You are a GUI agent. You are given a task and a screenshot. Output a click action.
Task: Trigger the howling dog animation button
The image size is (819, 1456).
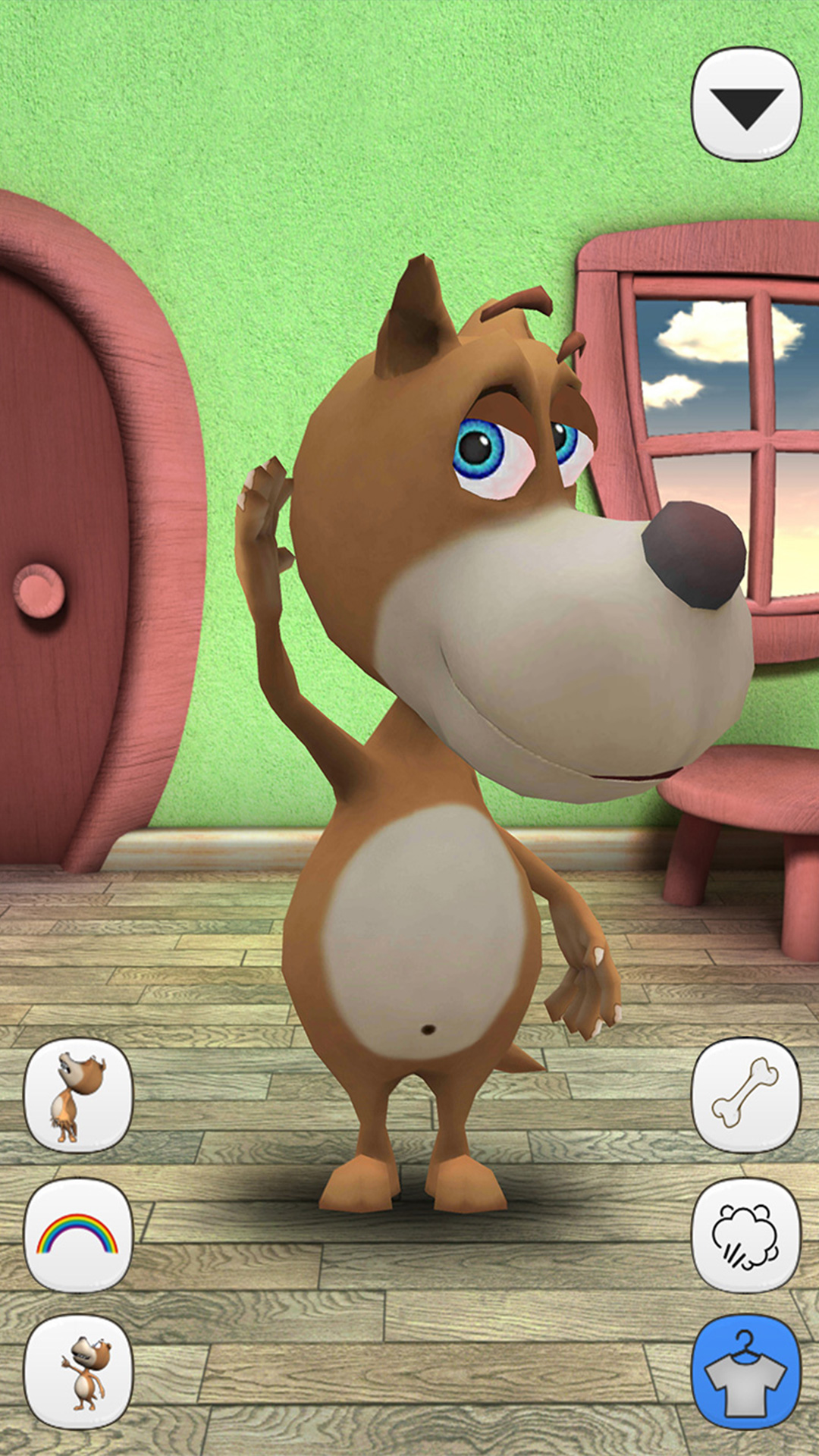click(78, 1095)
